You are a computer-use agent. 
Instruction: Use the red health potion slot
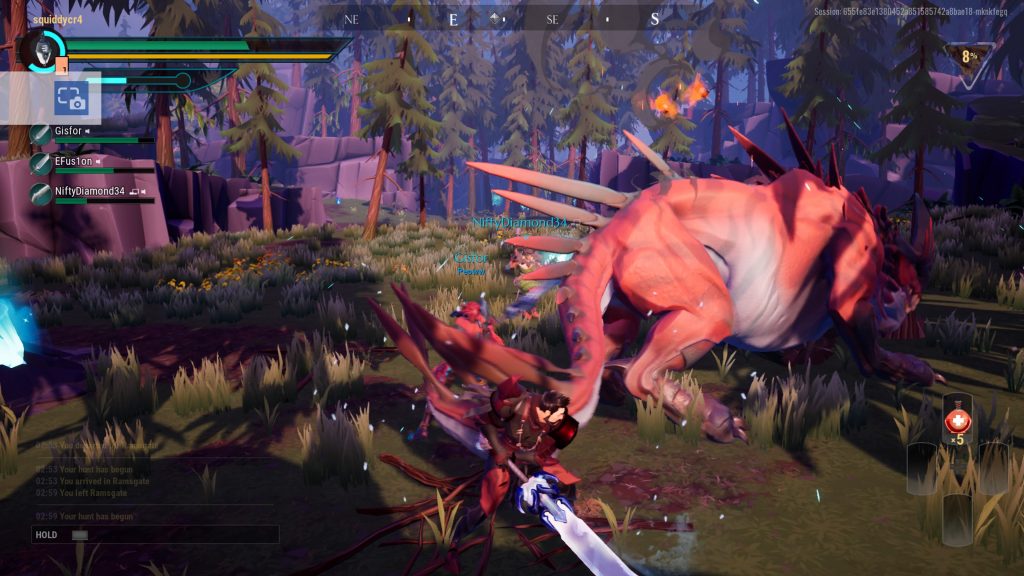coord(956,419)
